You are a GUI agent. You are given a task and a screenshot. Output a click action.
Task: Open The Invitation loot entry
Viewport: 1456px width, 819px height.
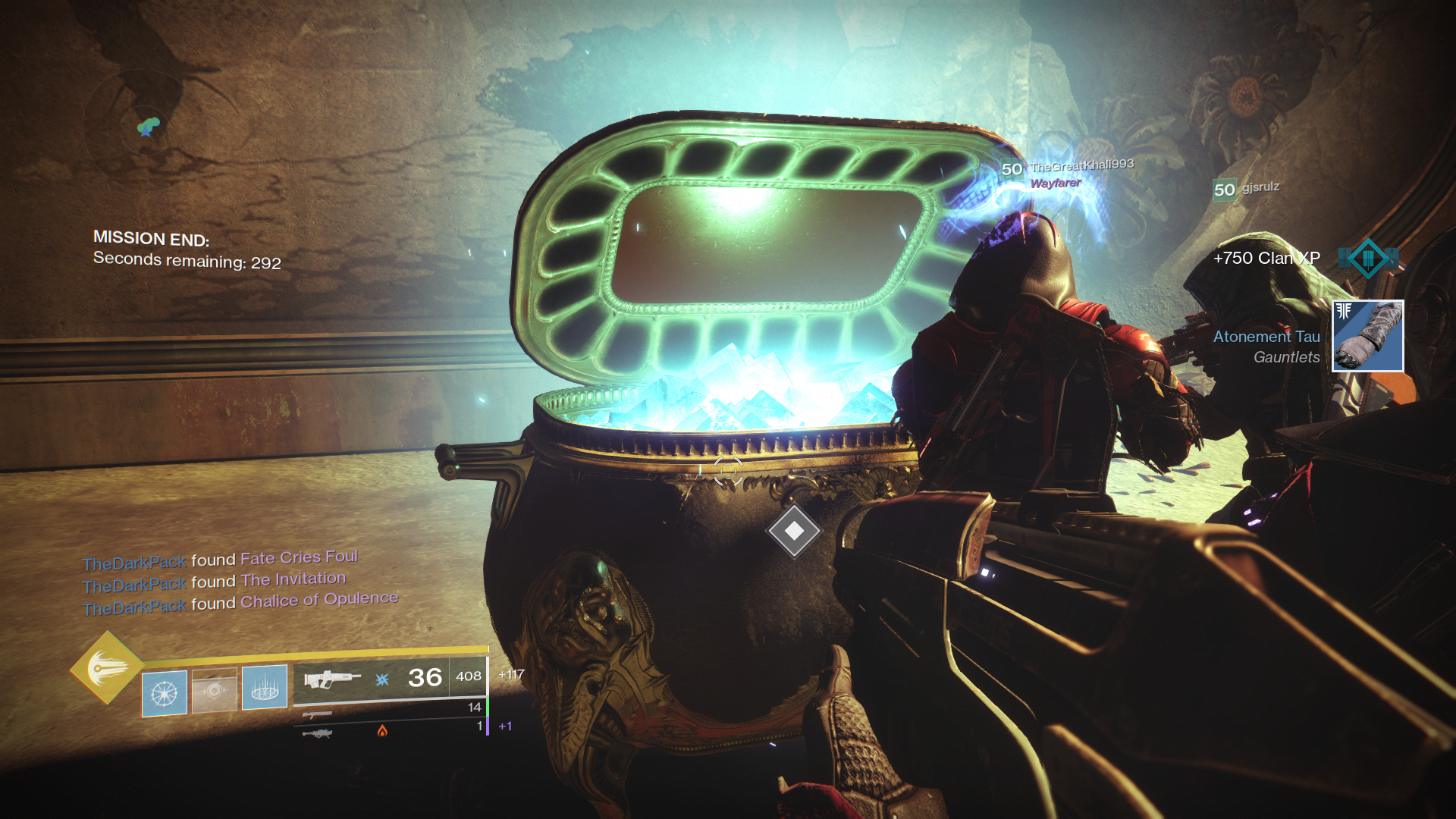pyautogui.click(x=293, y=580)
